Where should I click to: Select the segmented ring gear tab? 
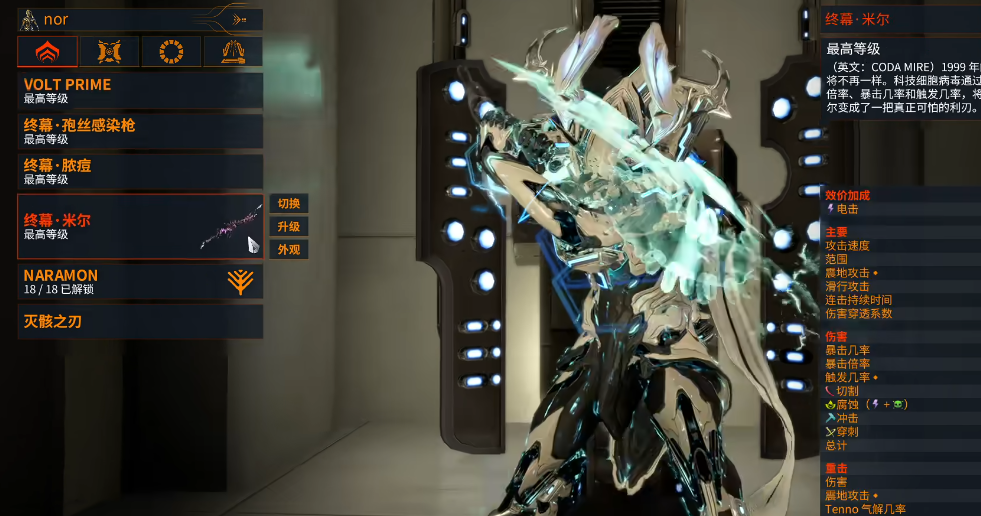[171, 51]
